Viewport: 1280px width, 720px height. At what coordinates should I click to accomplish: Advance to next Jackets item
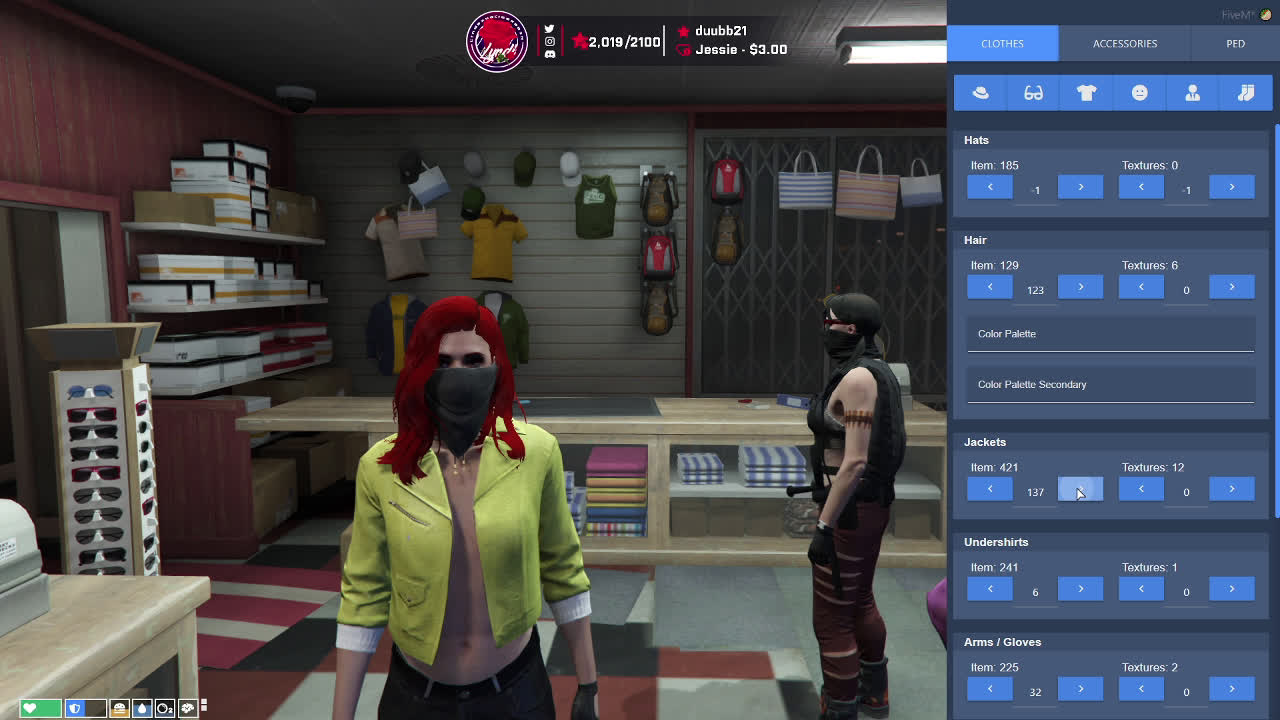coord(1080,489)
